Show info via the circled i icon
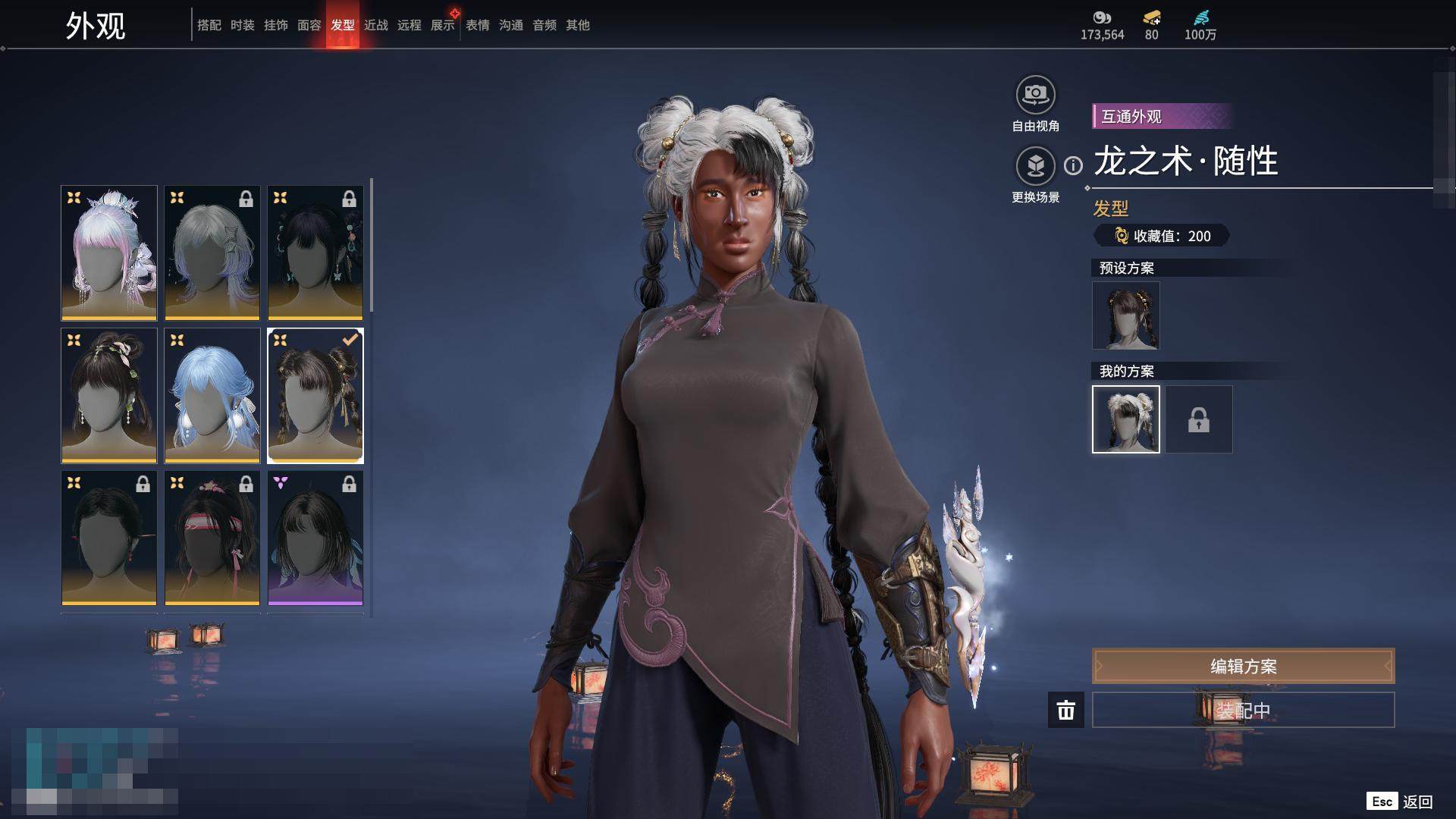 (1073, 165)
